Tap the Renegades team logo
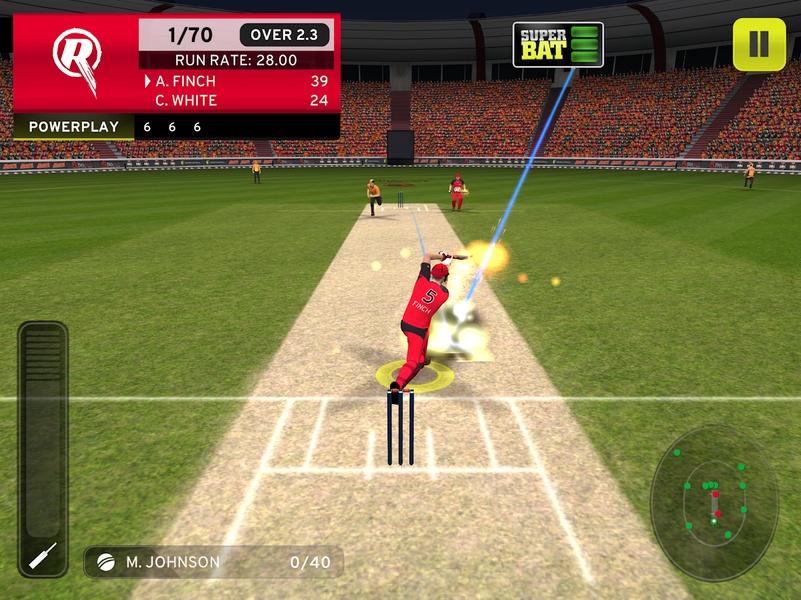The image size is (801, 600). click(76, 62)
